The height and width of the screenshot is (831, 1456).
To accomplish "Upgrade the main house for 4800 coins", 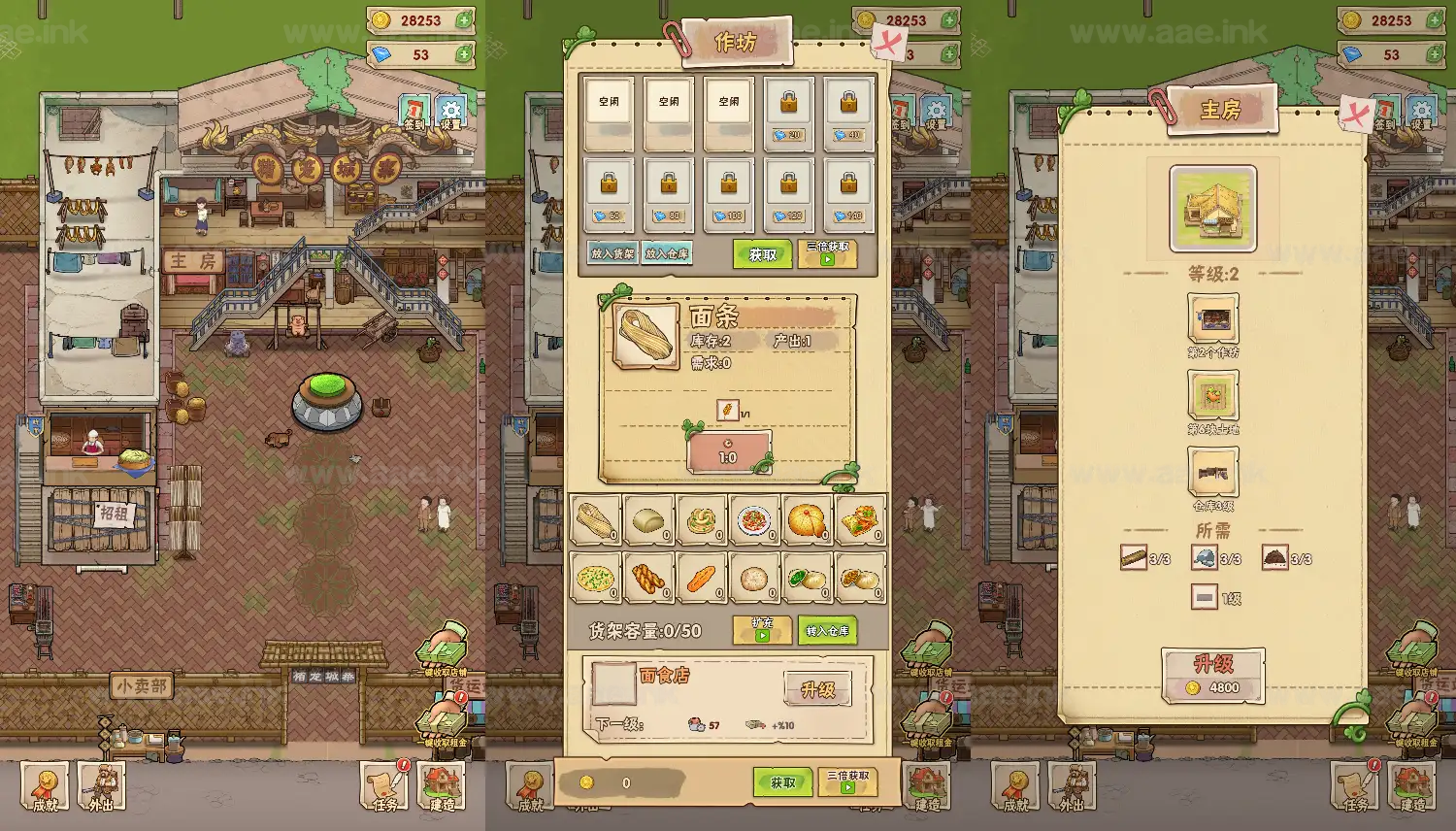I will point(1213,675).
